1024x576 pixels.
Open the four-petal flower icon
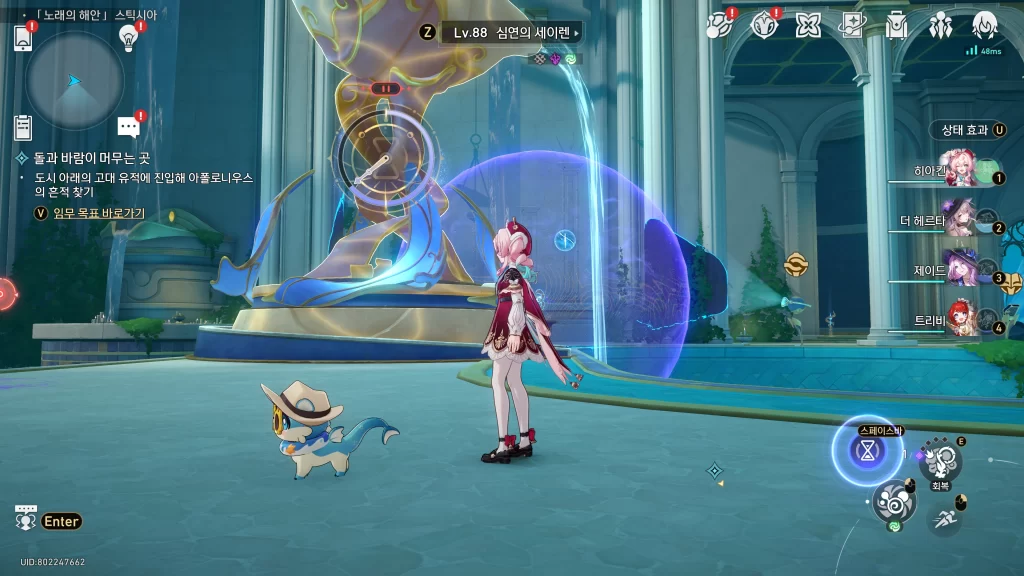pyautogui.click(x=808, y=26)
